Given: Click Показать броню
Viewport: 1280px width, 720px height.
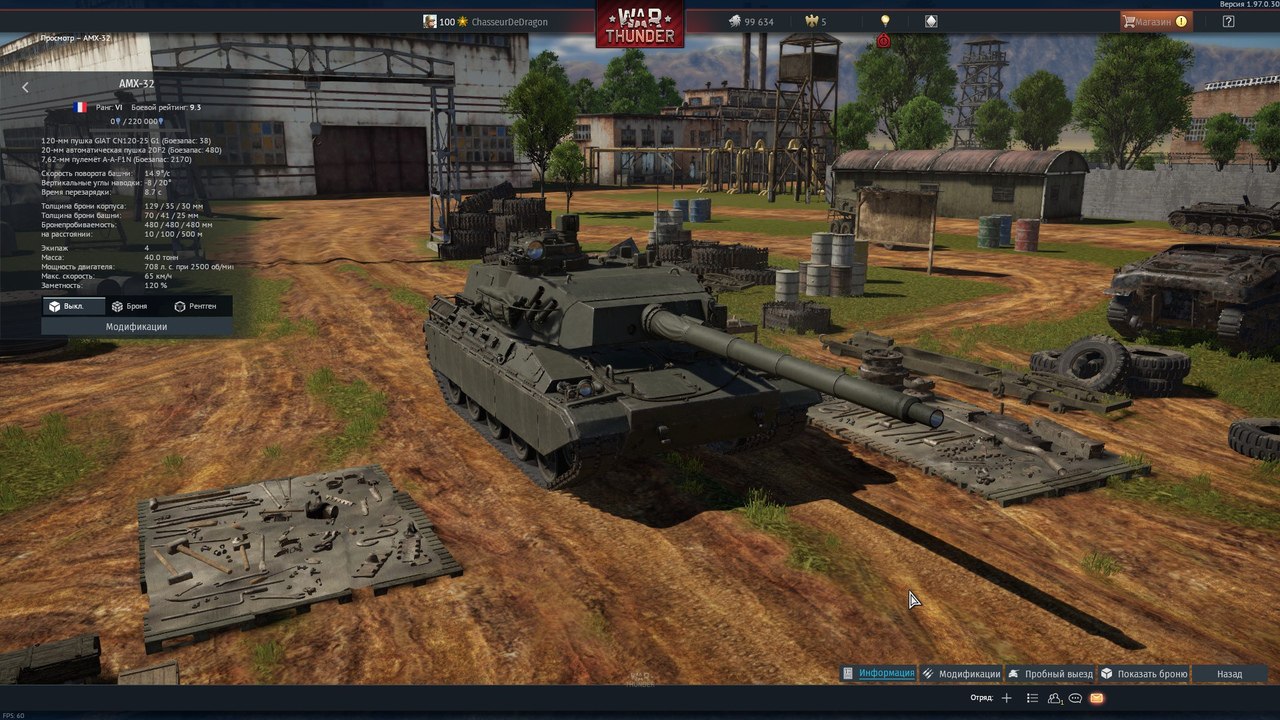Looking at the screenshot, I should click(x=1145, y=674).
